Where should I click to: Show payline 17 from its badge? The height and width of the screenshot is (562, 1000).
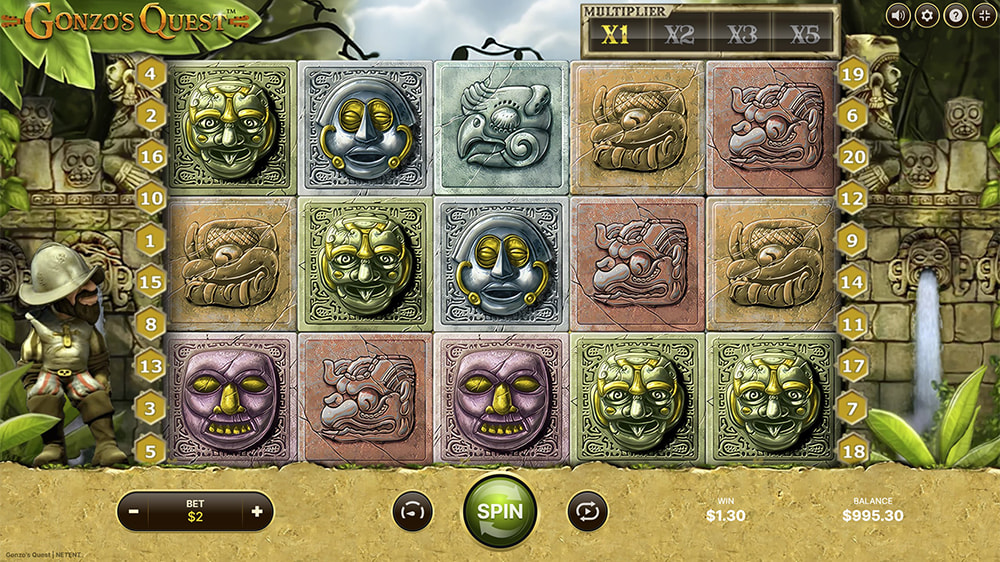pyautogui.click(x=853, y=366)
